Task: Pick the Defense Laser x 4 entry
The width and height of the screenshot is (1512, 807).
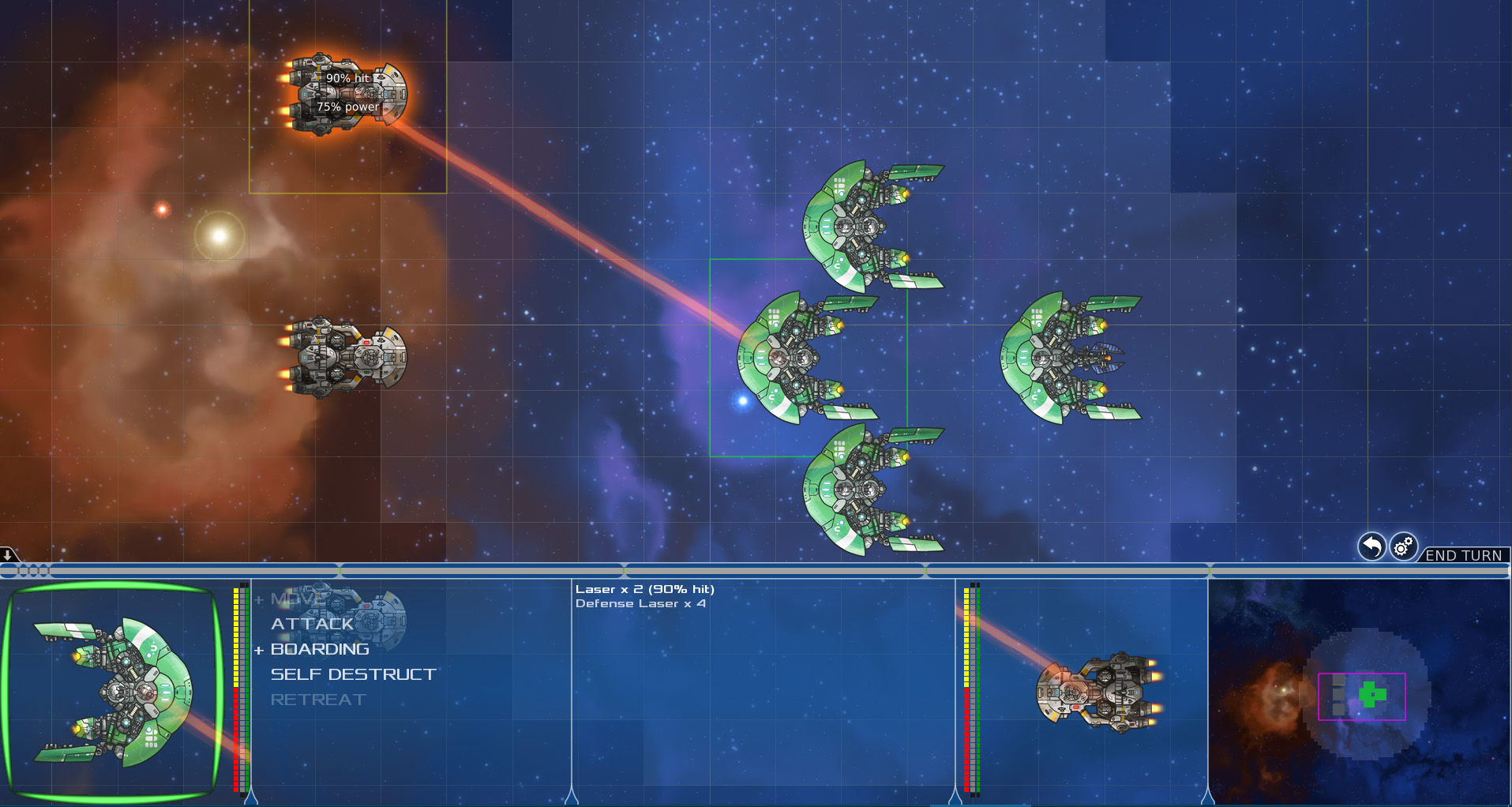Action: pyautogui.click(x=640, y=603)
